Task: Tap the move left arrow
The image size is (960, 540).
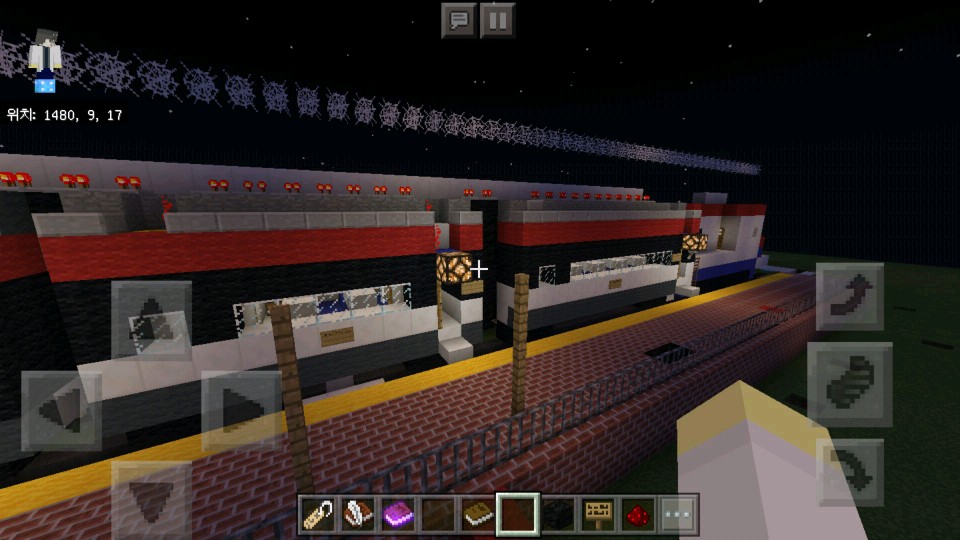Action: pos(61,410)
